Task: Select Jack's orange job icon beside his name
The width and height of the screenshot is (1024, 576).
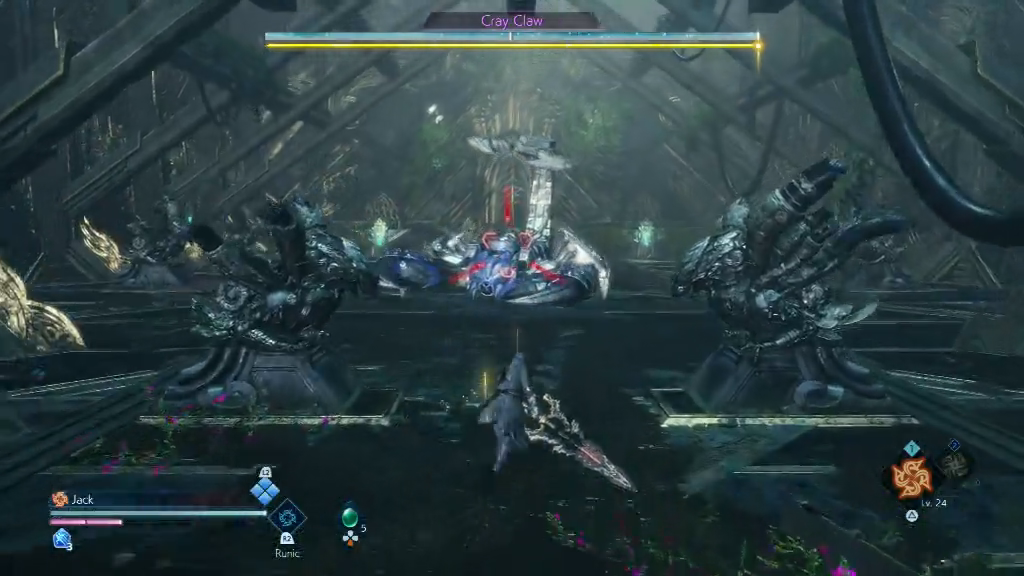Action: 59,499
